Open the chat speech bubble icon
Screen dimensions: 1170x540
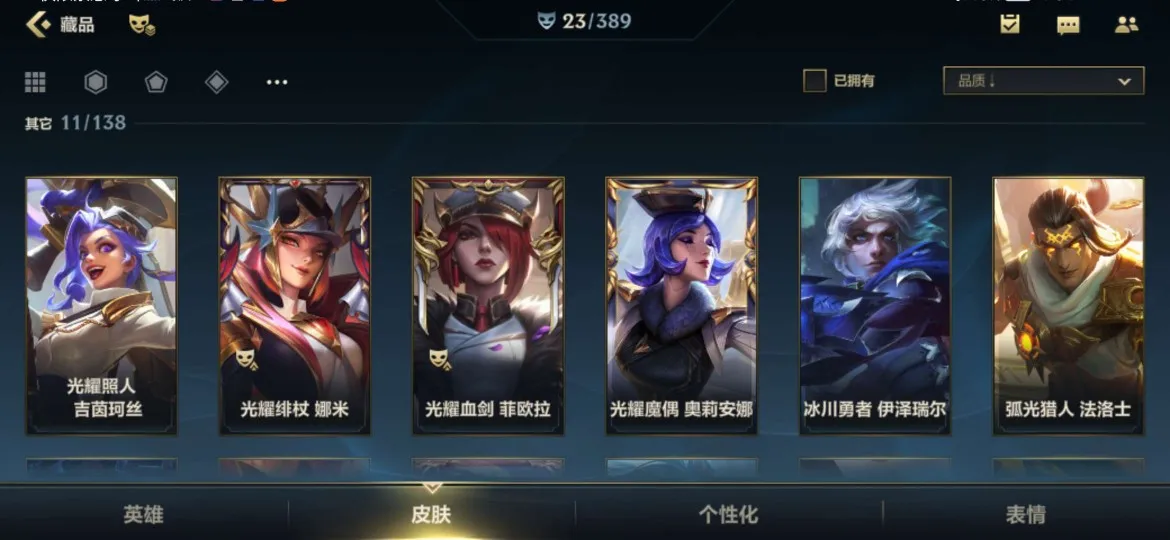[1068, 25]
